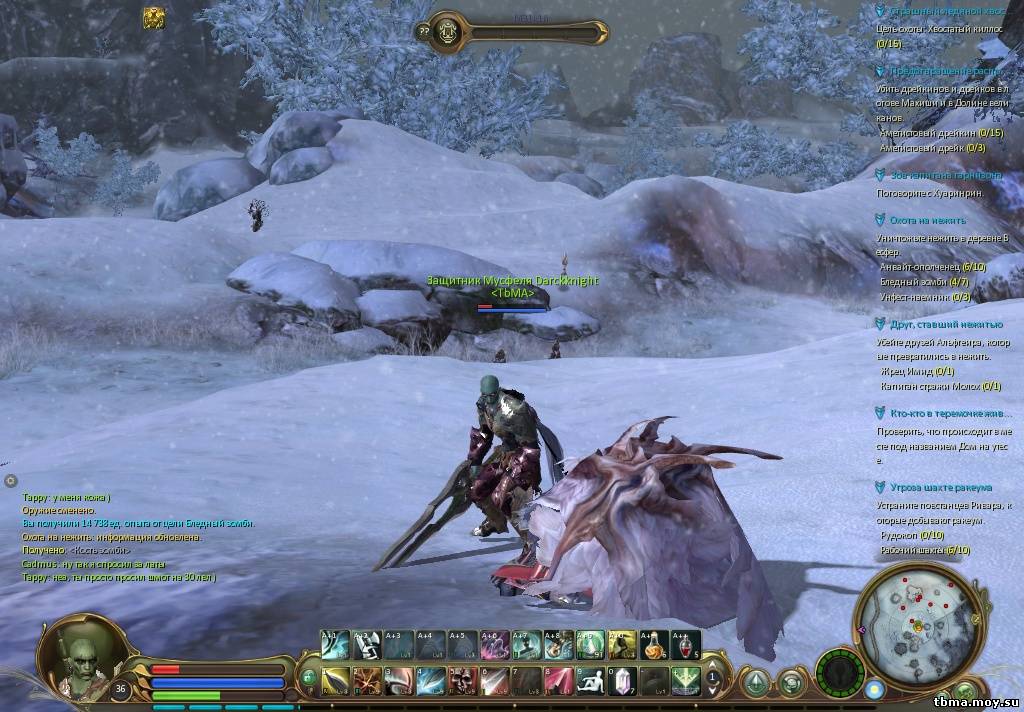Open the round green pyramid menu button
Viewport: 1024px width, 712px height.
point(756,681)
